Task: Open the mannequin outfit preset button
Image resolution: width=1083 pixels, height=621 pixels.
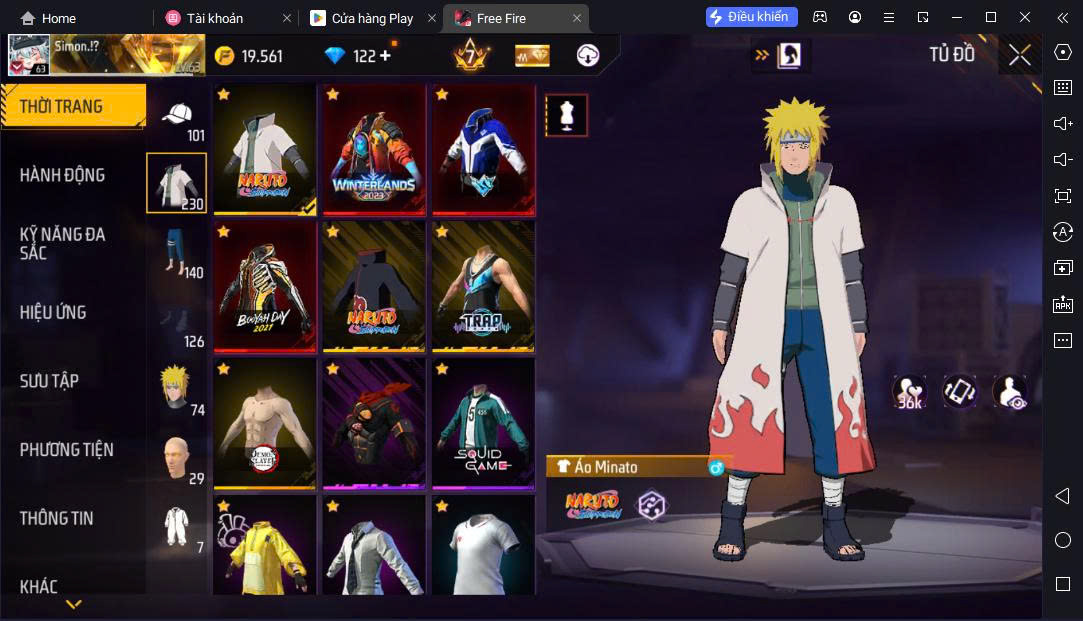Action: (x=566, y=116)
